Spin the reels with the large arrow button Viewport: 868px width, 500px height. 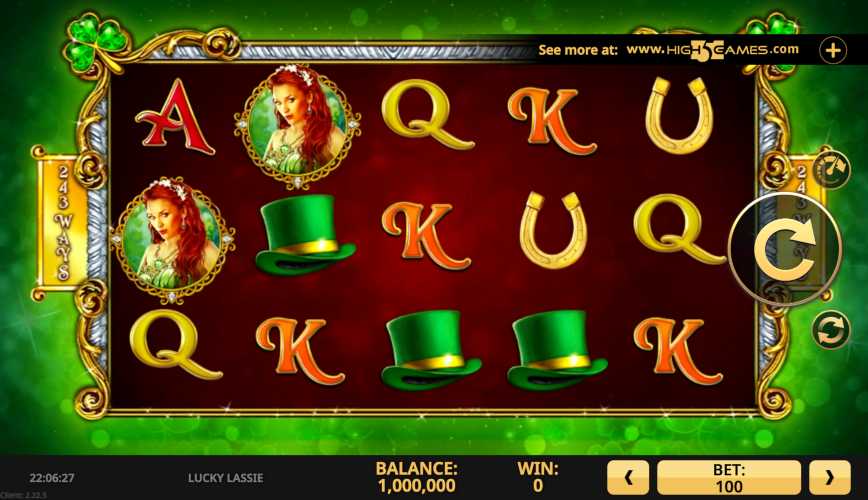point(785,249)
